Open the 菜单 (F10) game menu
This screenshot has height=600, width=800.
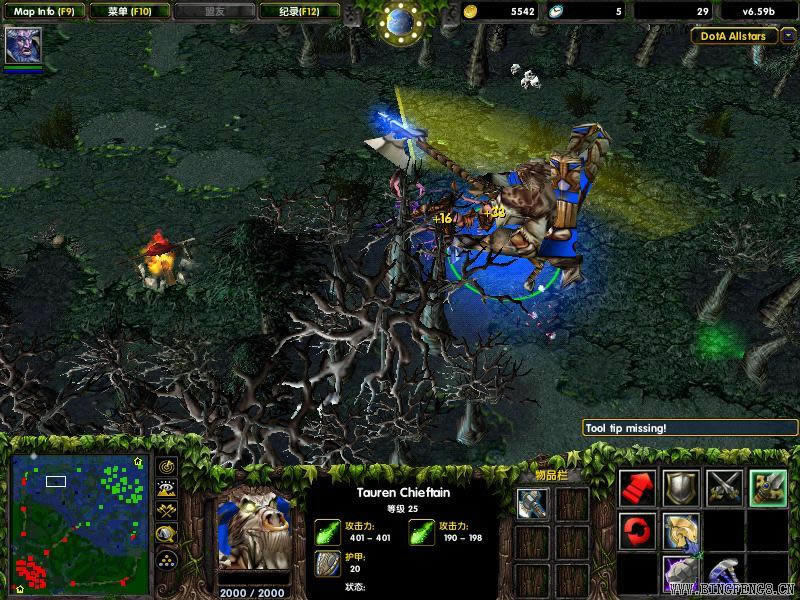click(x=127, y=11)
